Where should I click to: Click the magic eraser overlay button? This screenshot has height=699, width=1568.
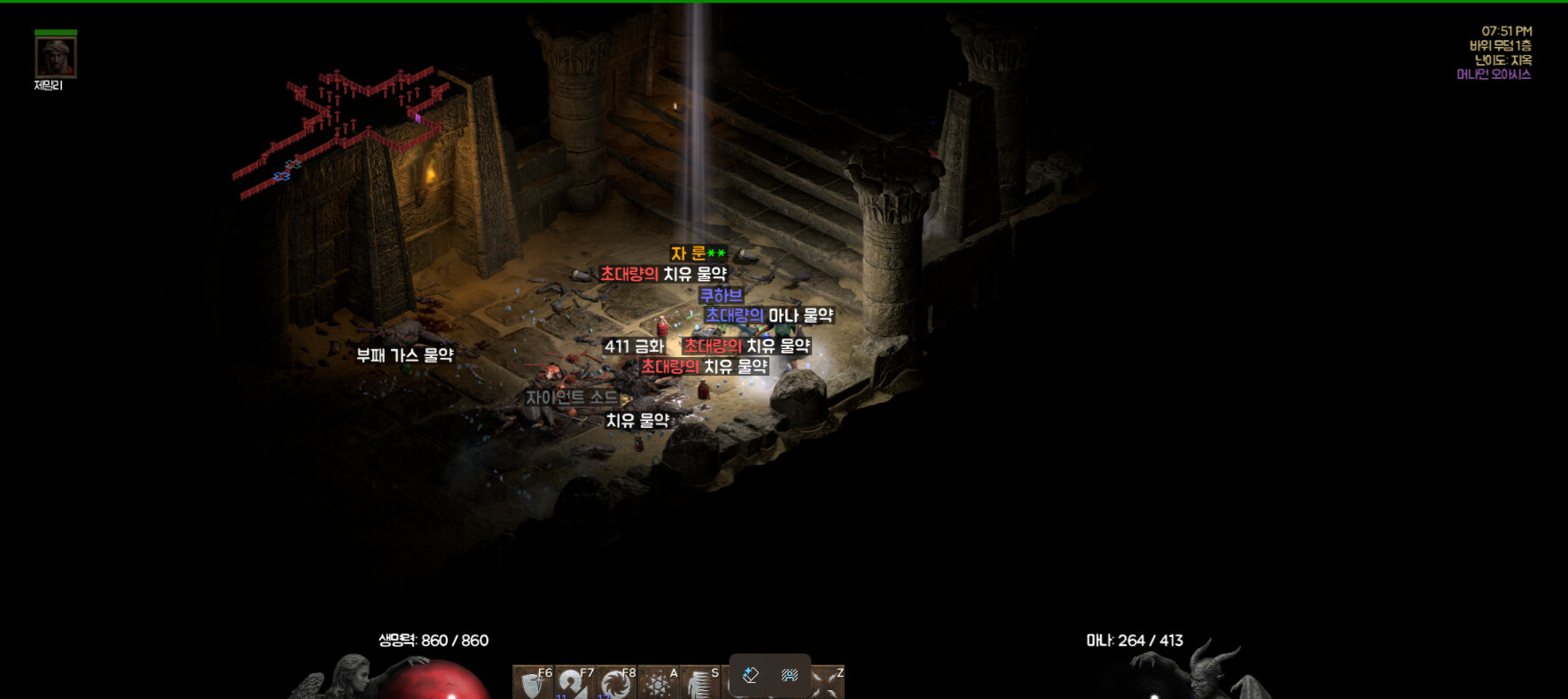(x=751, y=675)
